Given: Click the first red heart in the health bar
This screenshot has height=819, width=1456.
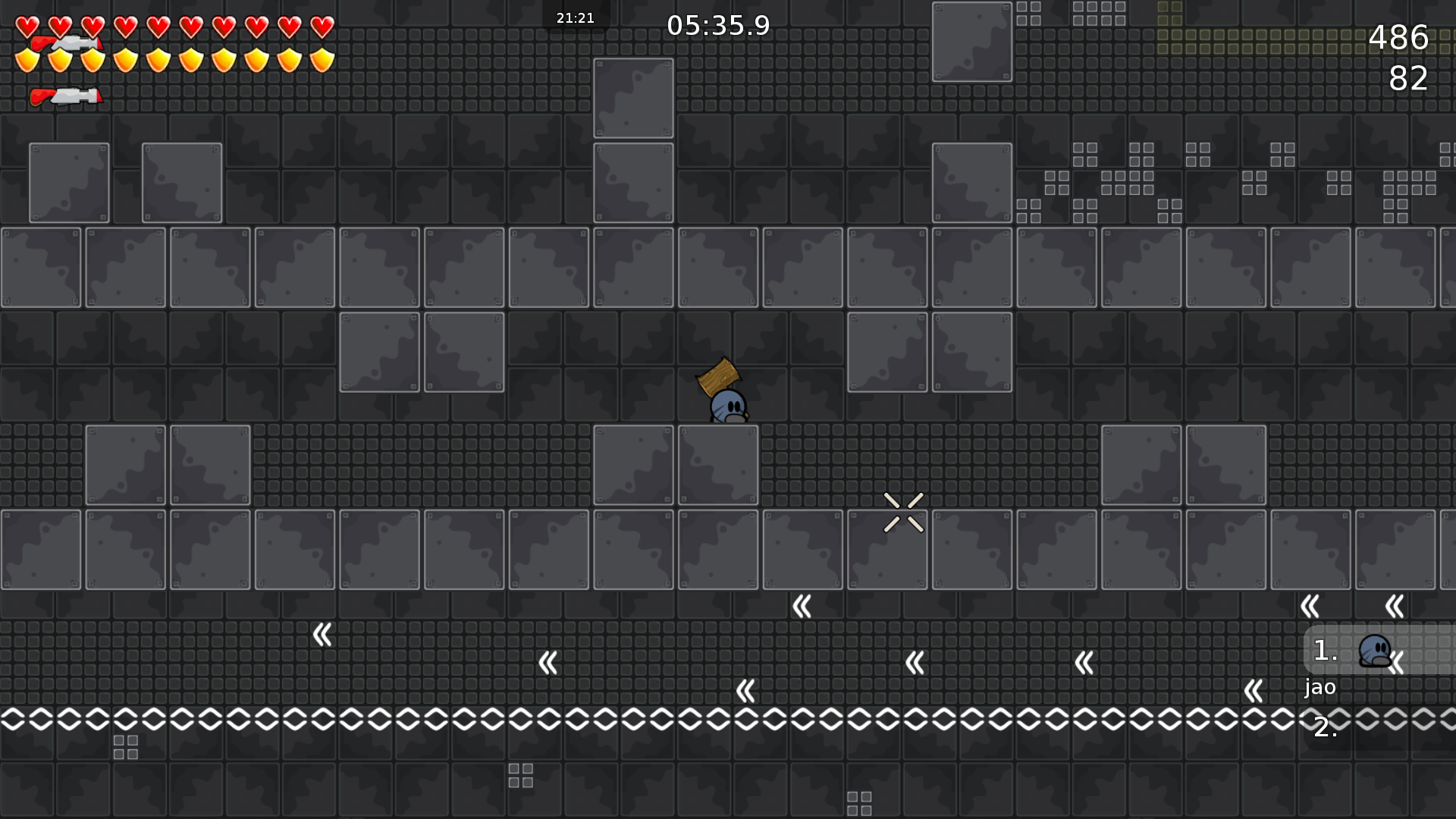Looking at the screenshot, I should click(x=28, y=26).
